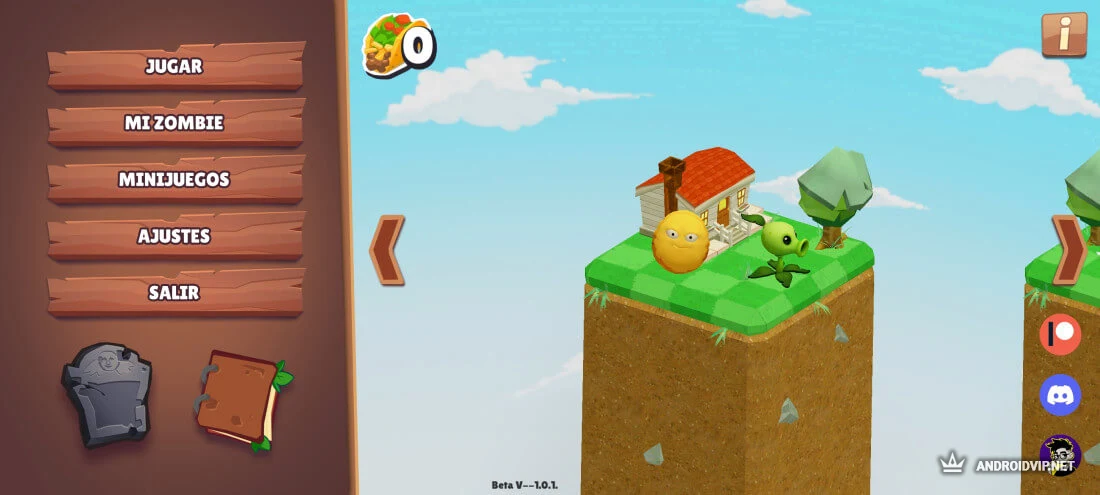Visit the Patreon link
This screenshot has height=495, width=1100.
pos(1060,334)
